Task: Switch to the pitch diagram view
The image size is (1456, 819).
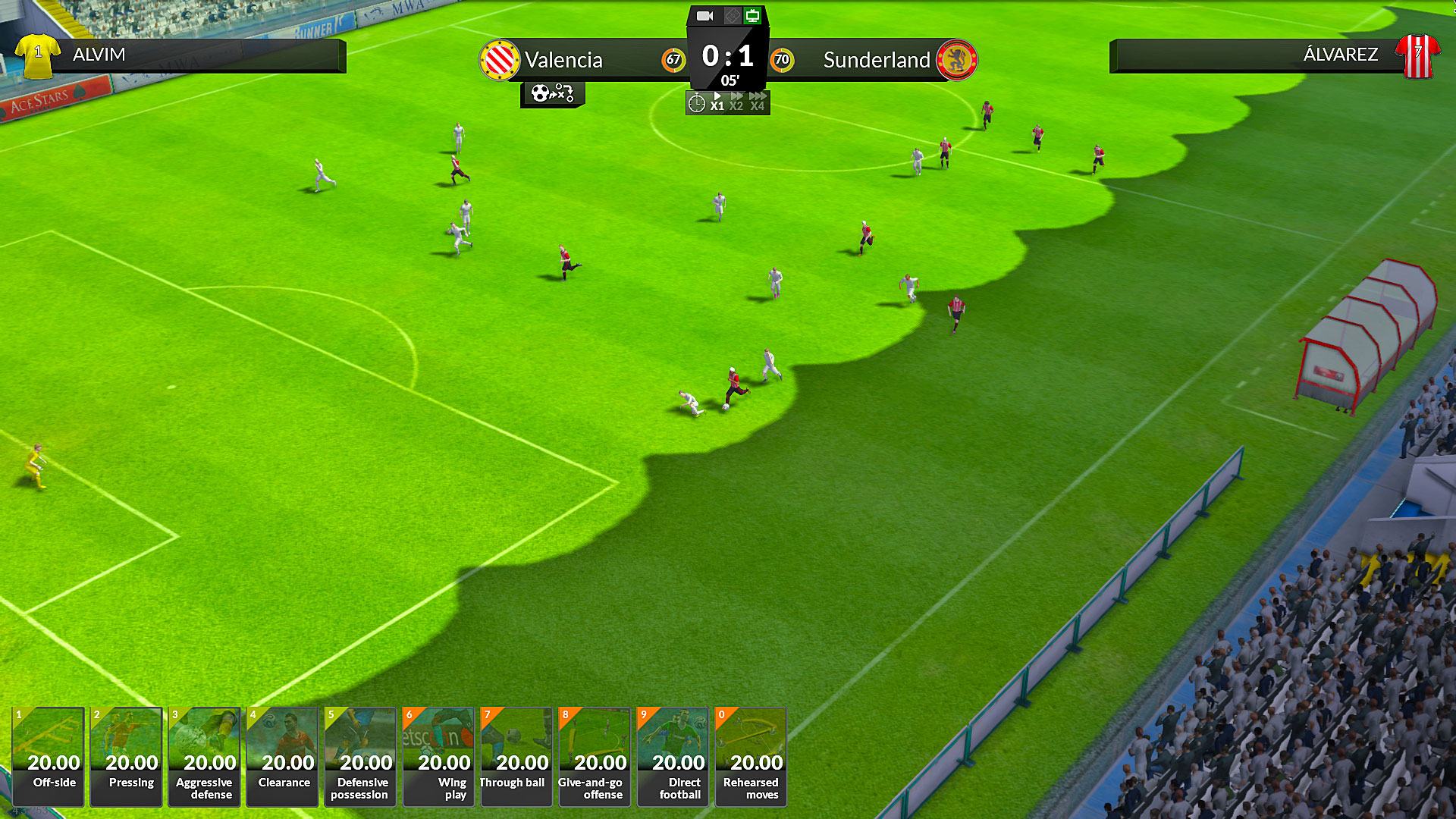Action: (x=731, y=16)
